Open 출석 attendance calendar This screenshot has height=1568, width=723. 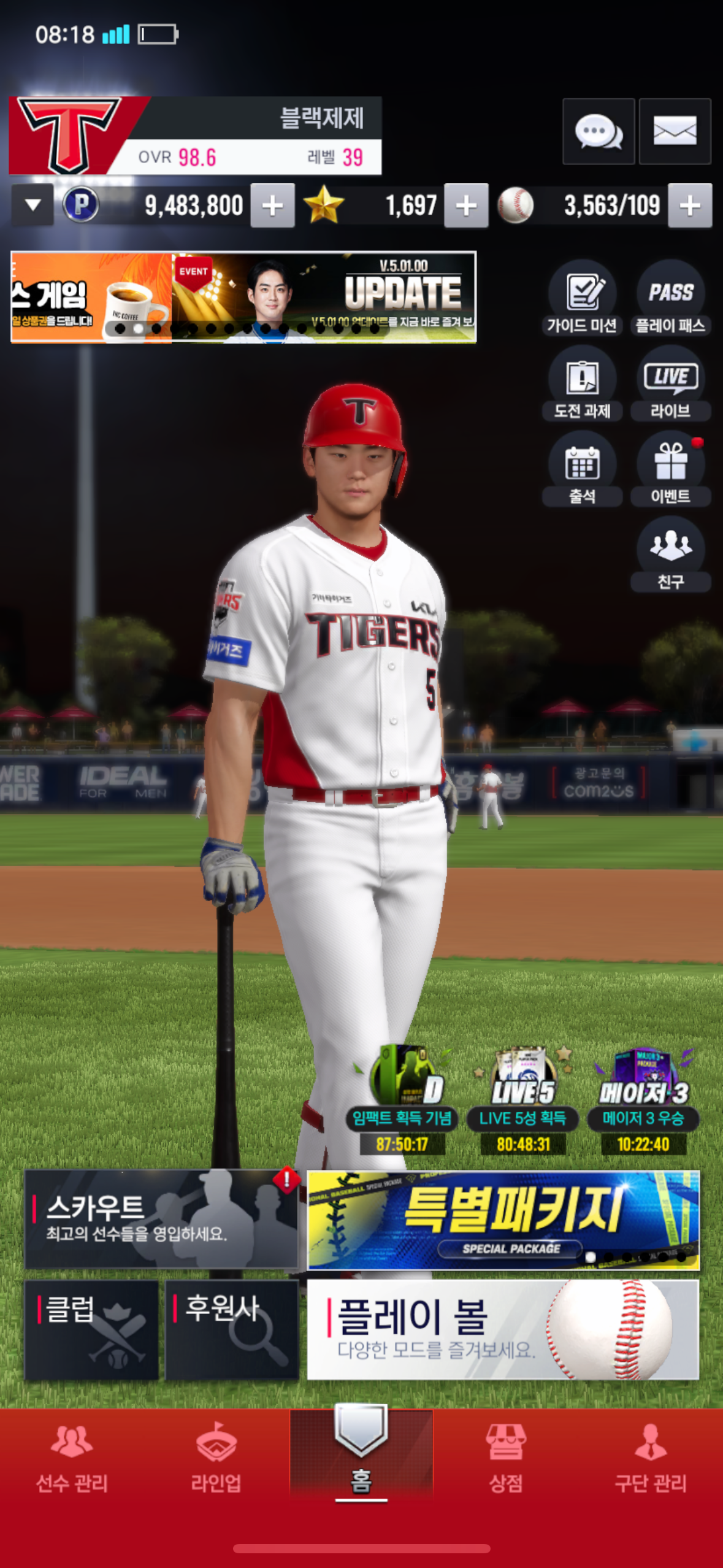pos(582,470)
